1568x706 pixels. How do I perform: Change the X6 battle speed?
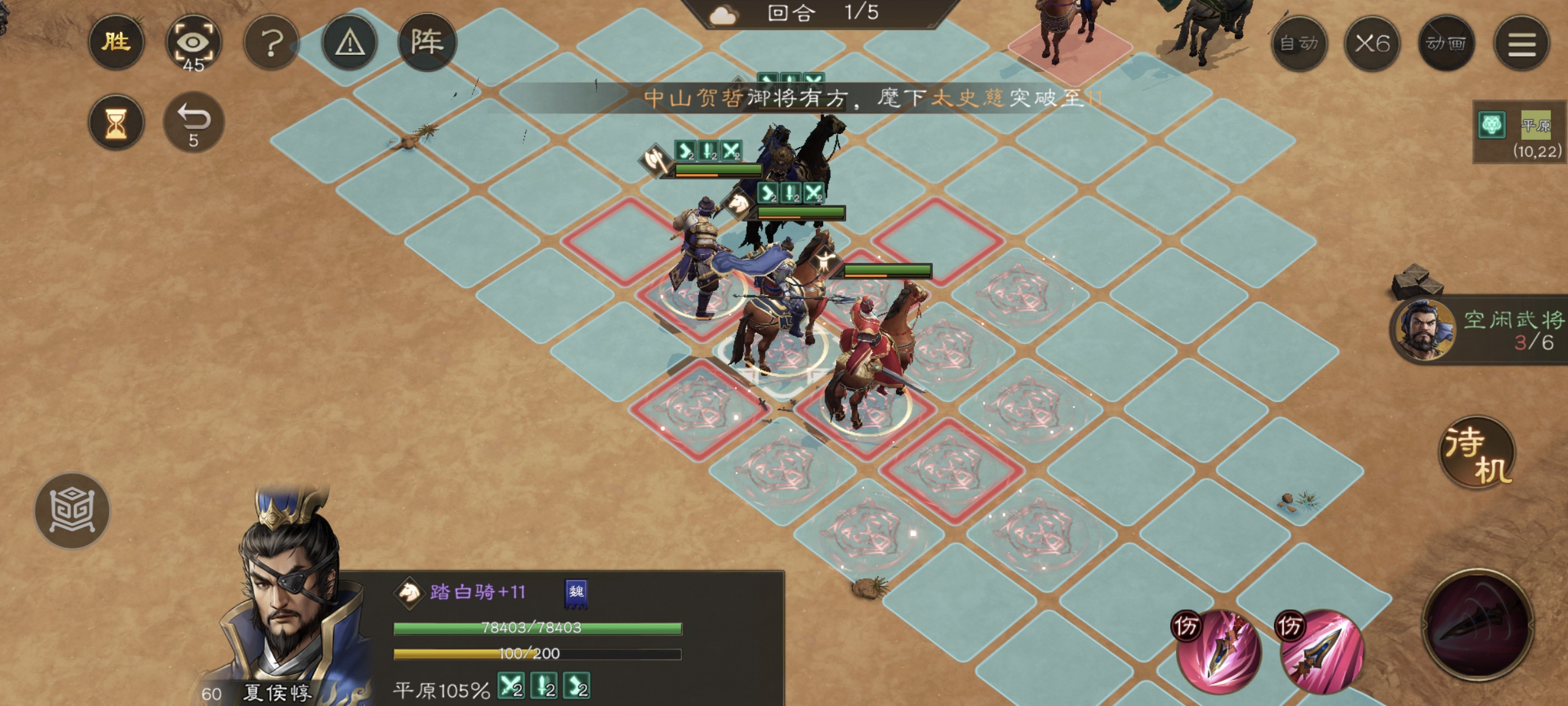pos(1372,44)
